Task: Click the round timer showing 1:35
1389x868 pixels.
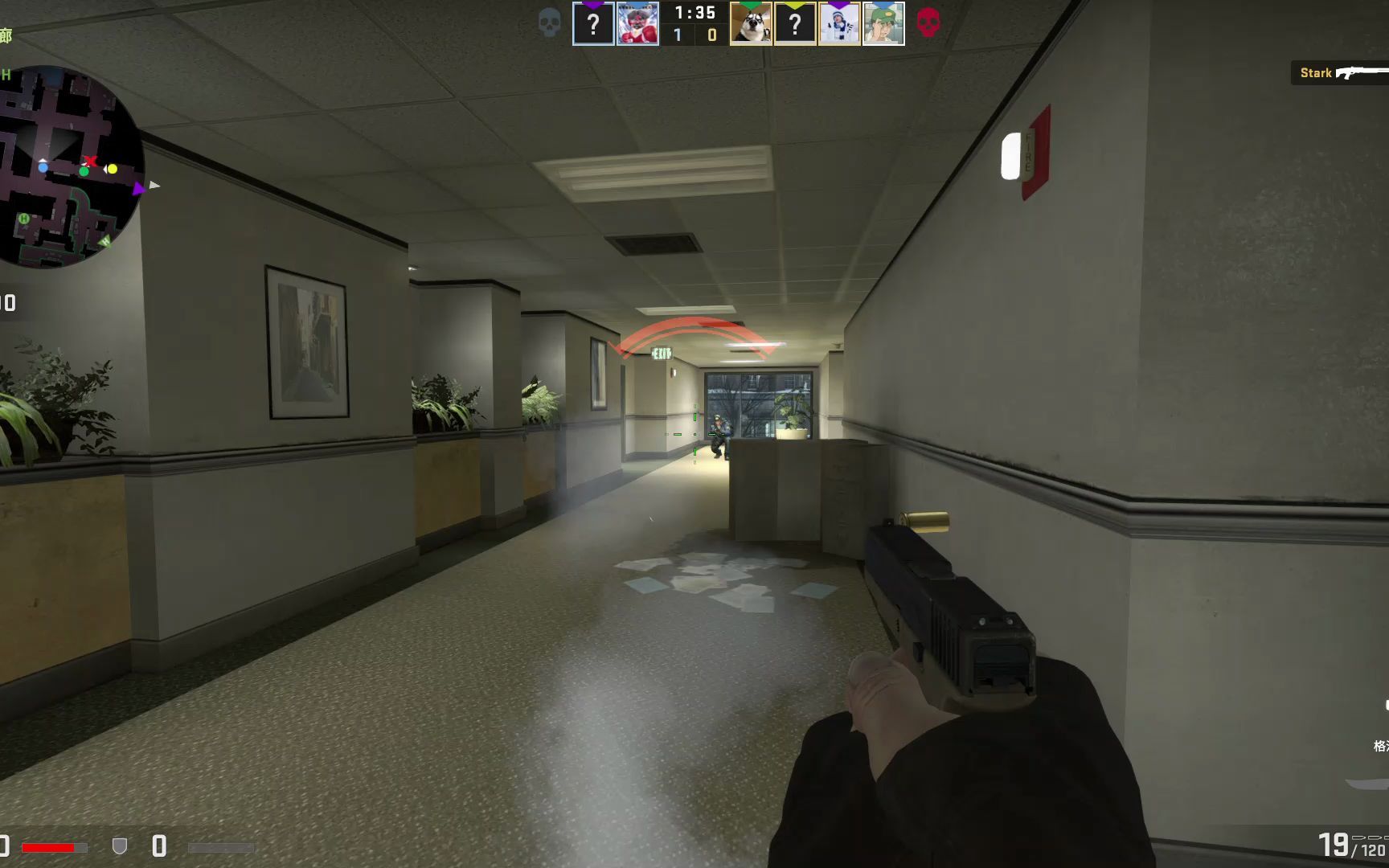Action: [694, 13]
